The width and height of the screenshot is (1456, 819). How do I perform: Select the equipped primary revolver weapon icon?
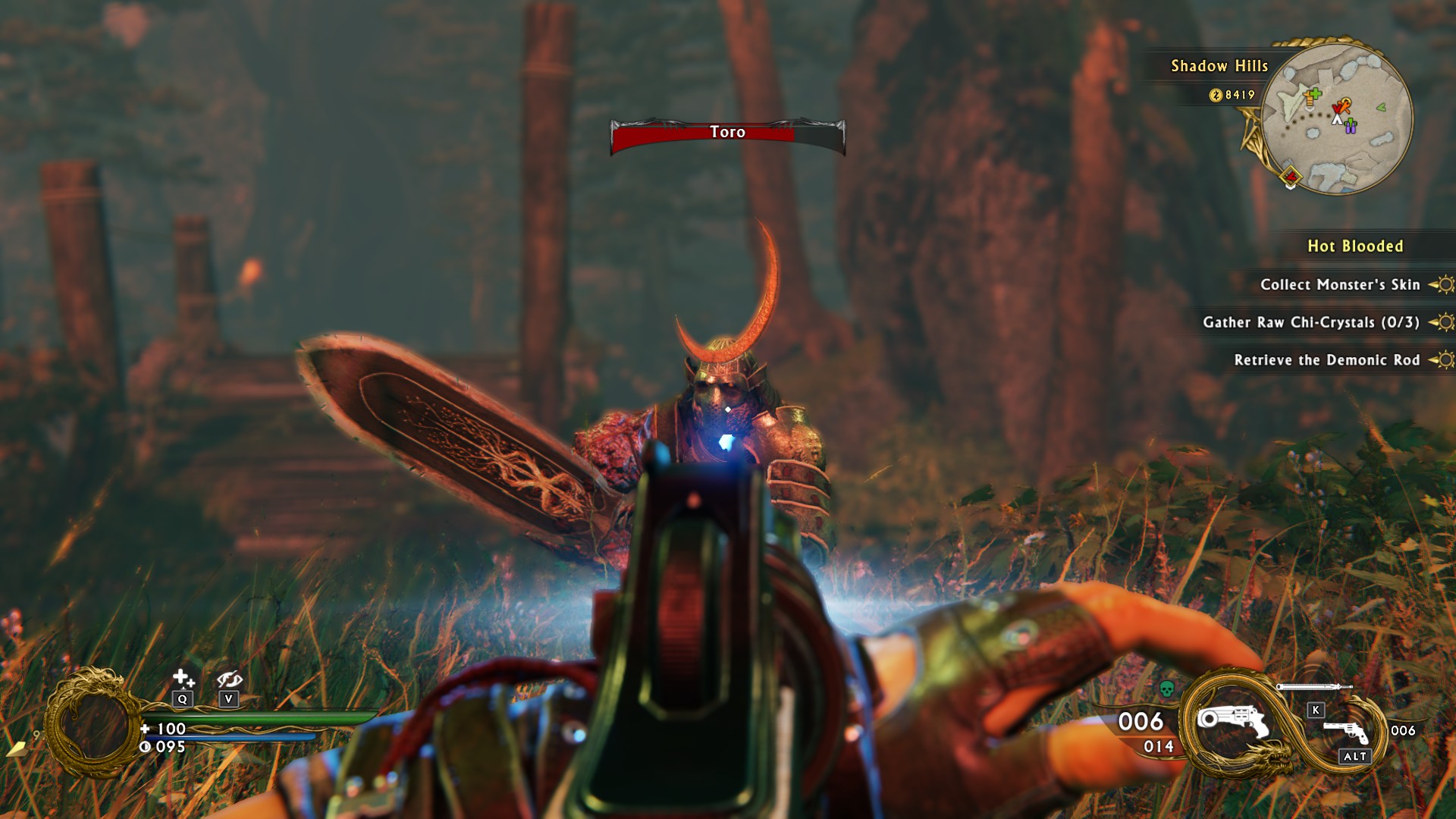pos(1232,721)
